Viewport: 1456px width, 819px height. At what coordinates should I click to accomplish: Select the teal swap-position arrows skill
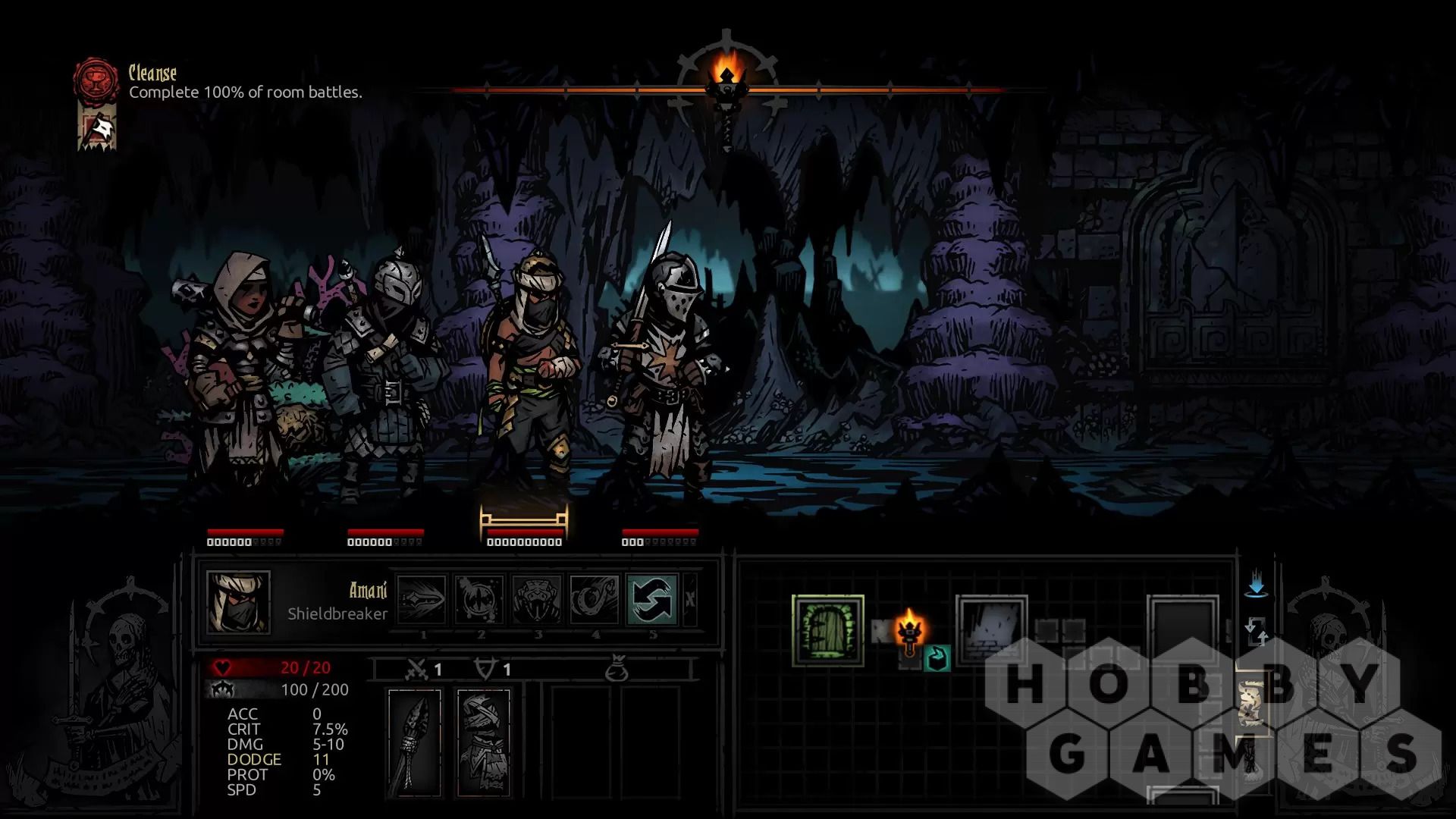(x=652, y=599)
